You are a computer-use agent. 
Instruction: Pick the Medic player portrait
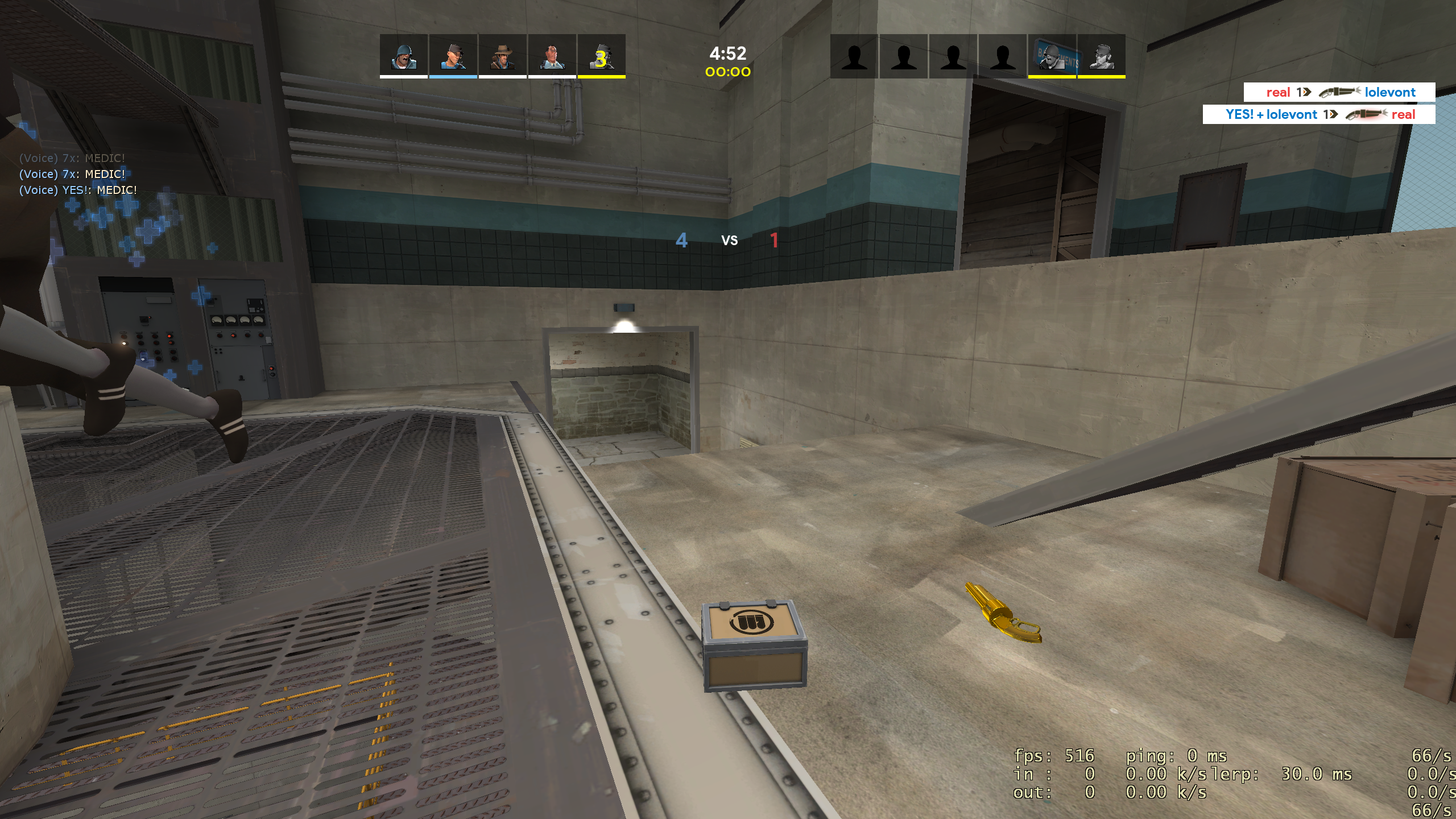point(552,55)
